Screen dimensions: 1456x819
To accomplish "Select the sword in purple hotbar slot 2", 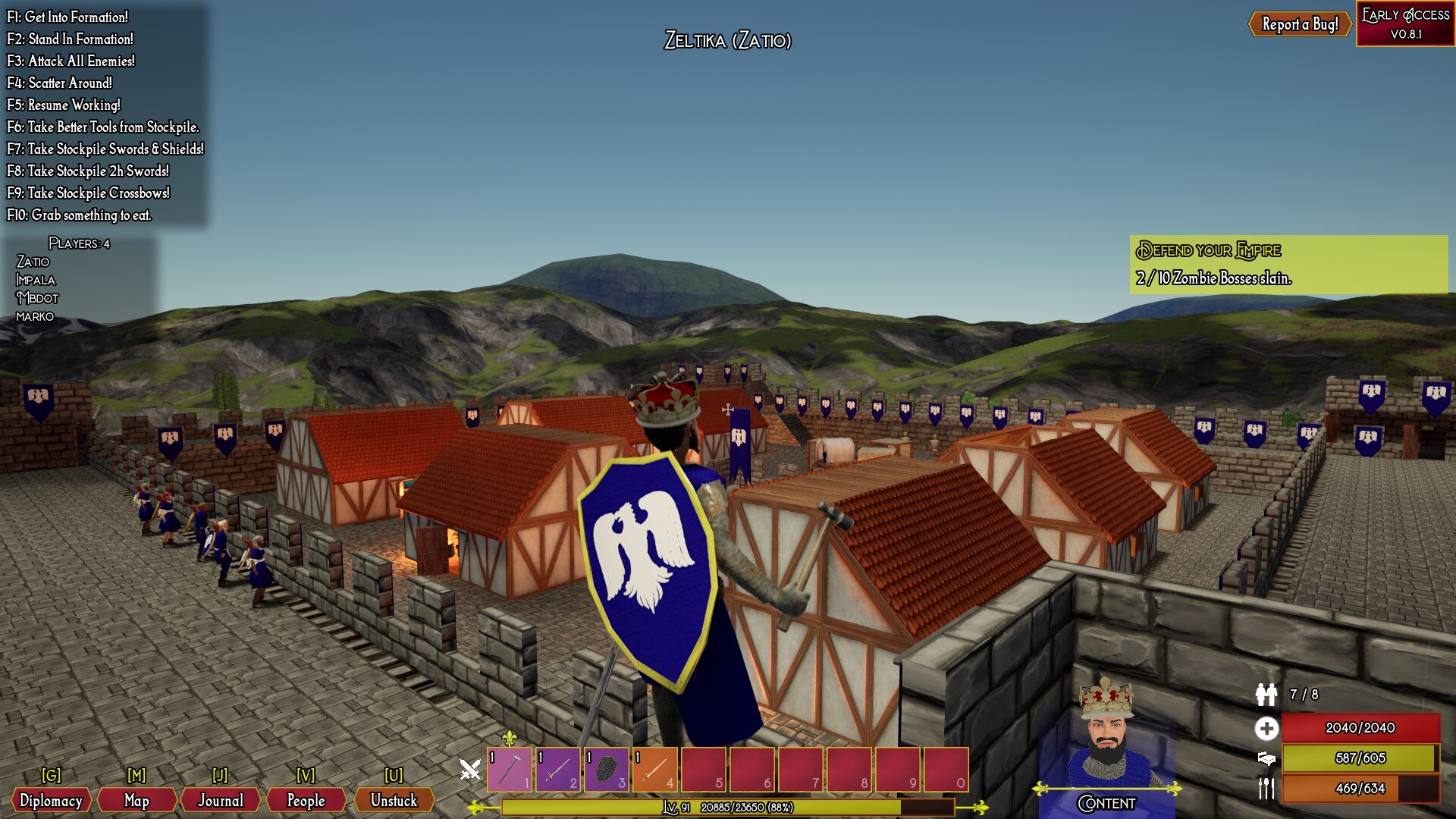I will pyautogui.click(x=558, y=769).
